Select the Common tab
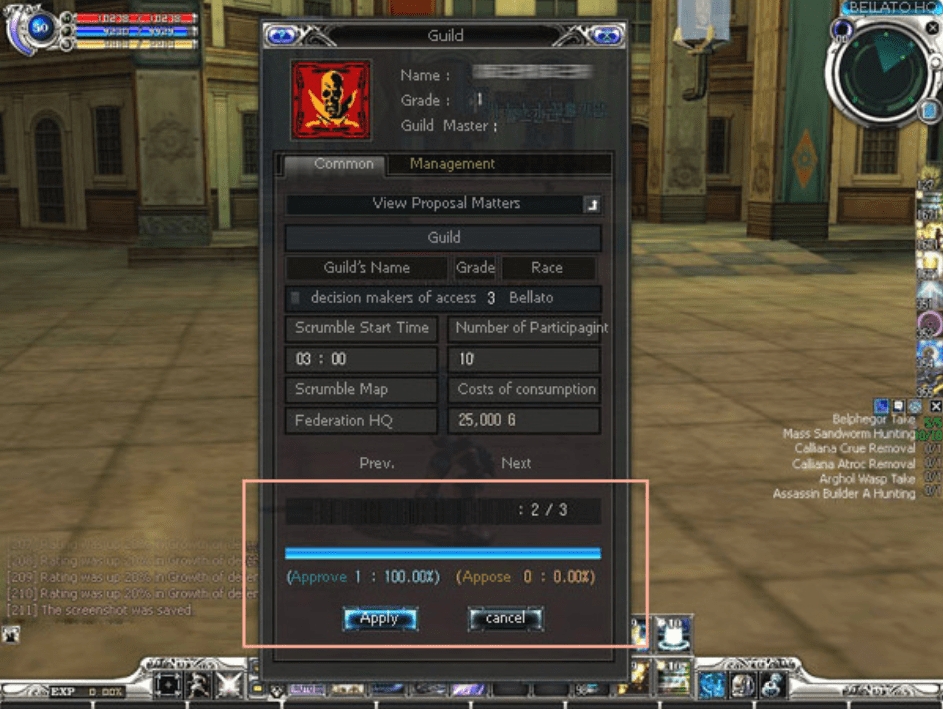943x709 pixels. pos(343,164)
